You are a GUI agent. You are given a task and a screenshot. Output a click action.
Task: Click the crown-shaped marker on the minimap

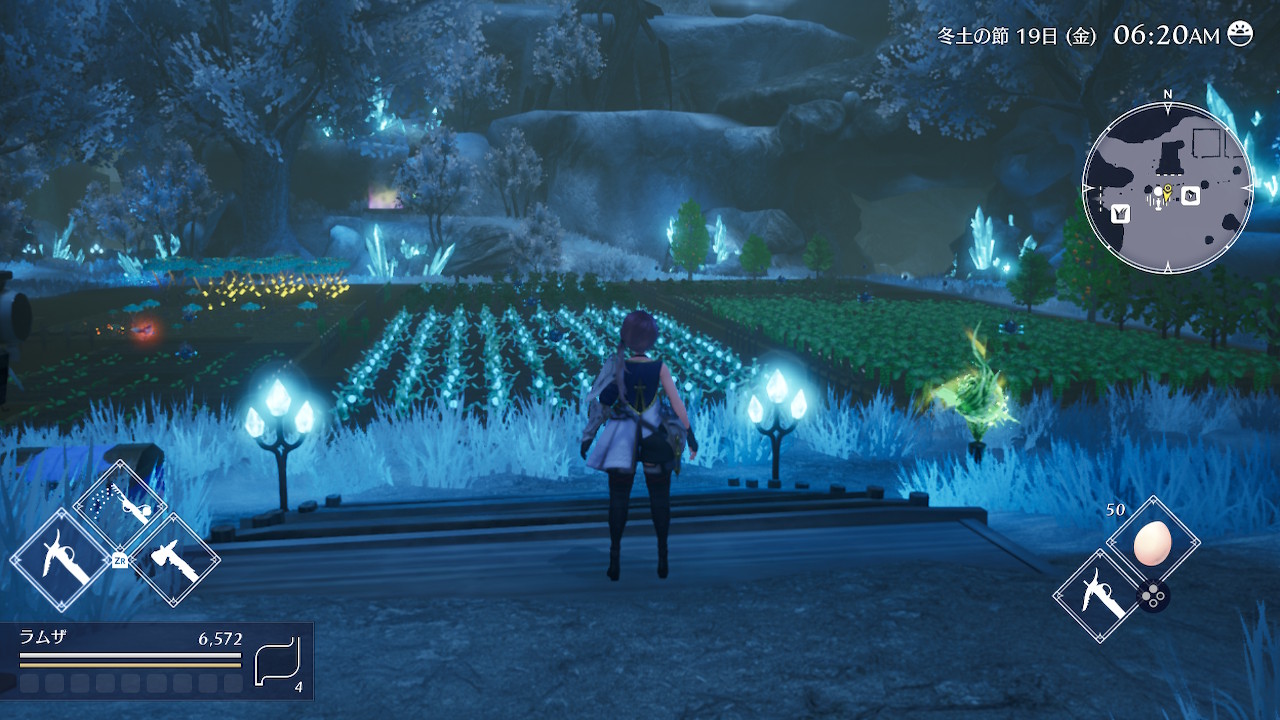(x=1120, y=212)
